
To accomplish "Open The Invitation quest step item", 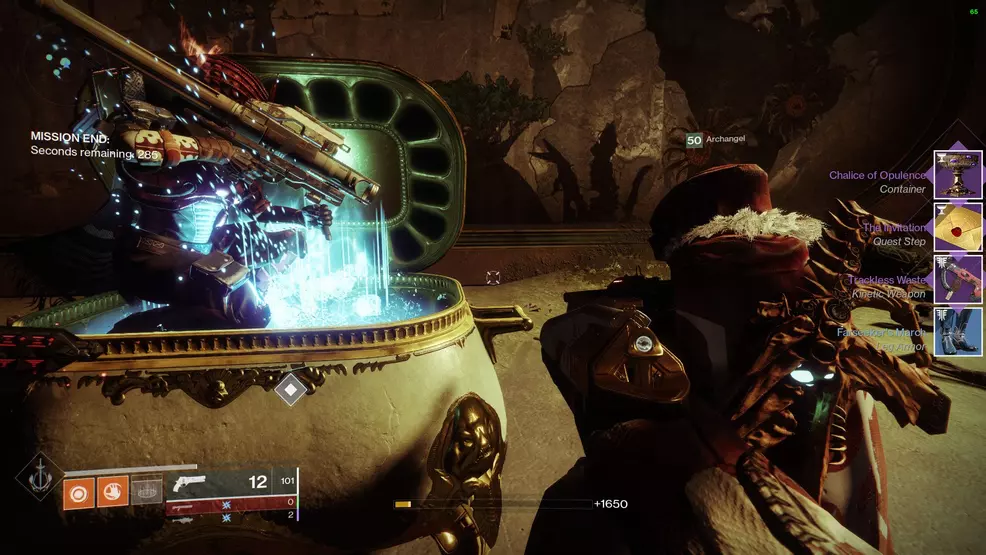I will (957, 227).
